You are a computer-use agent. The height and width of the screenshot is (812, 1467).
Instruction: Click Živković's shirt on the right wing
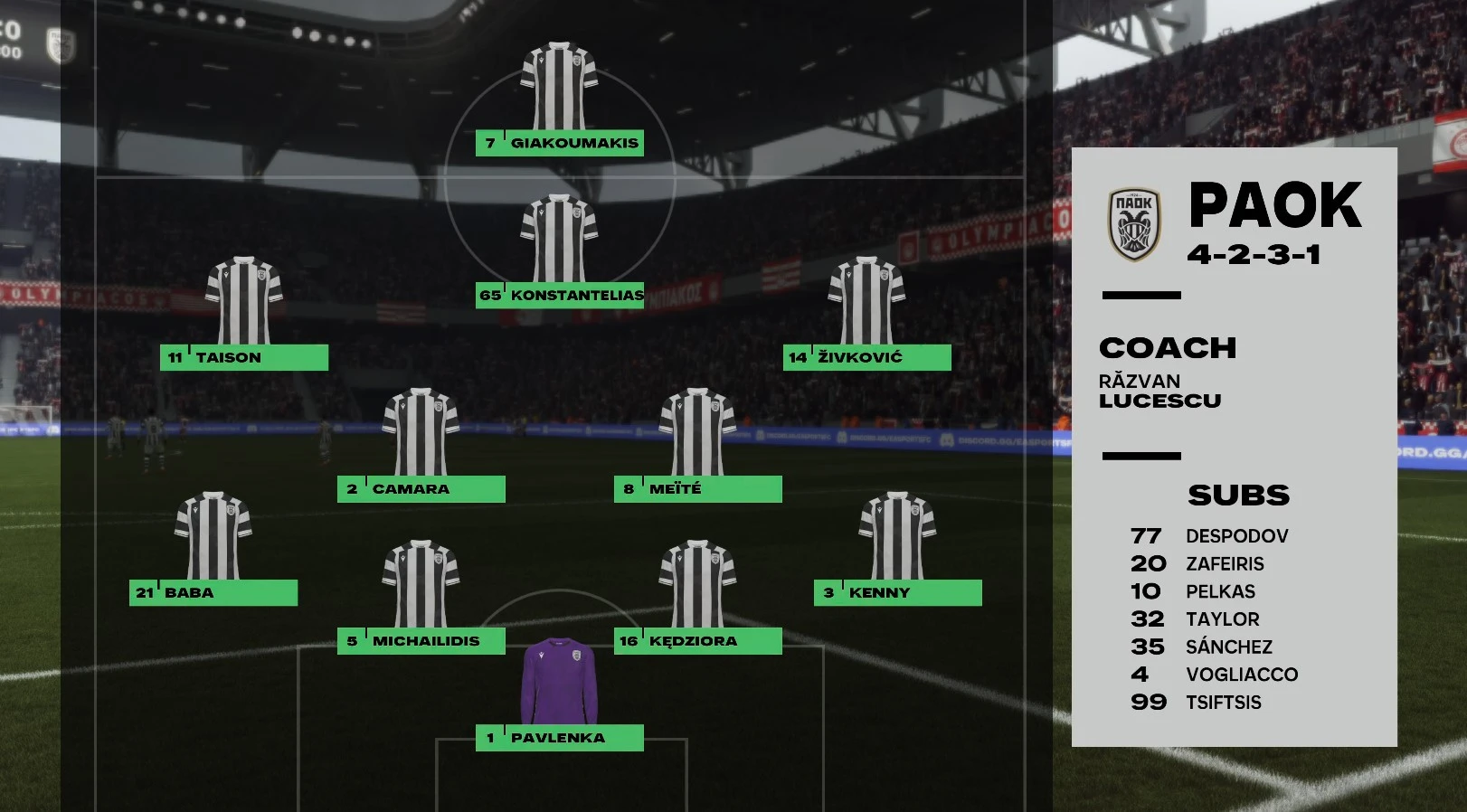click(866, 298)
